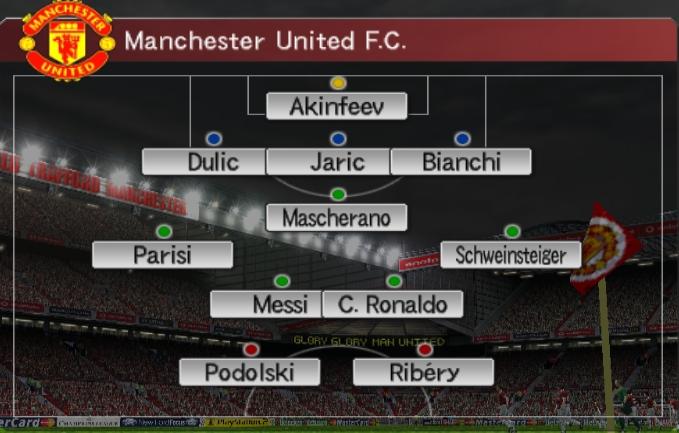The width and height of the screenshot is (679, 433).
Task: Choose striker Podolski's name plate
Action: (249, 372)
